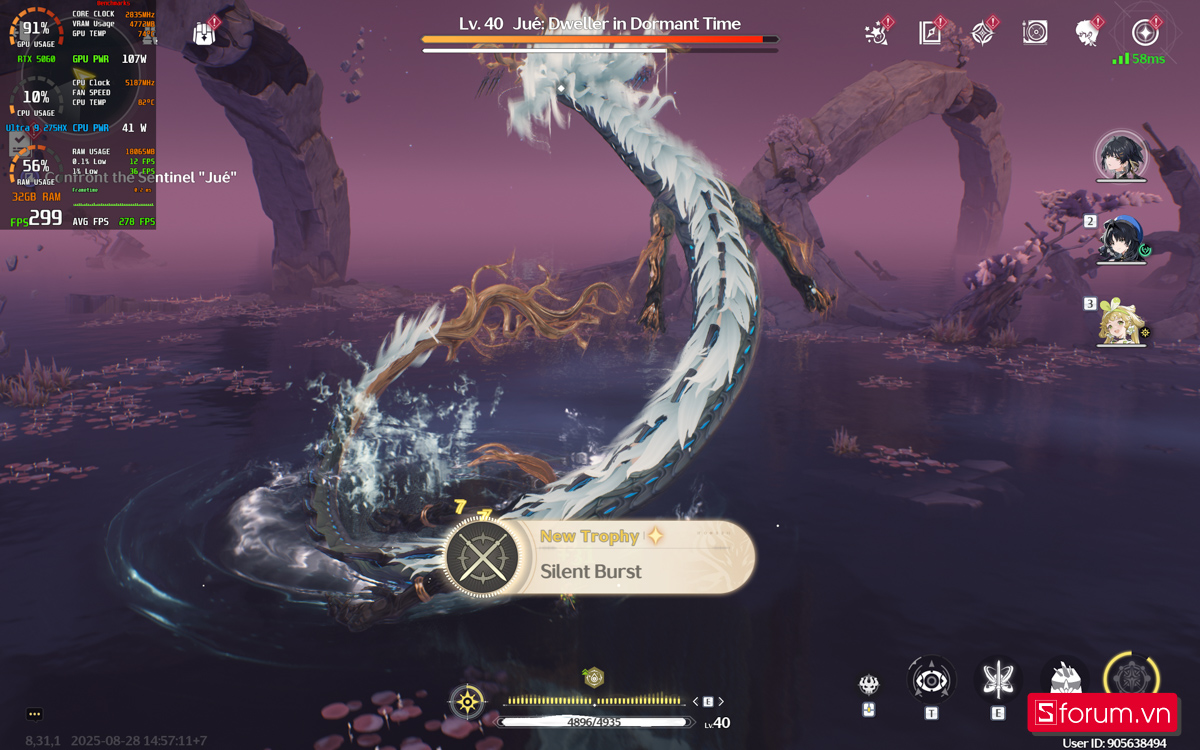The height and width of the screenshot is (750, 1200).
Task: Open the Resonator character head icon
Action: 1087,33
